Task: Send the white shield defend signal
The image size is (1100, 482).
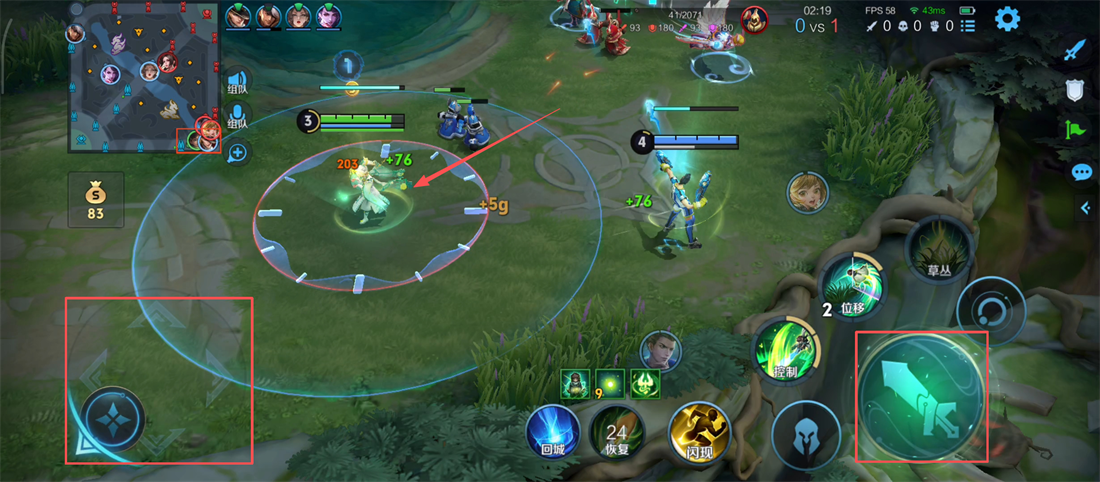Action: (1075, 91)
